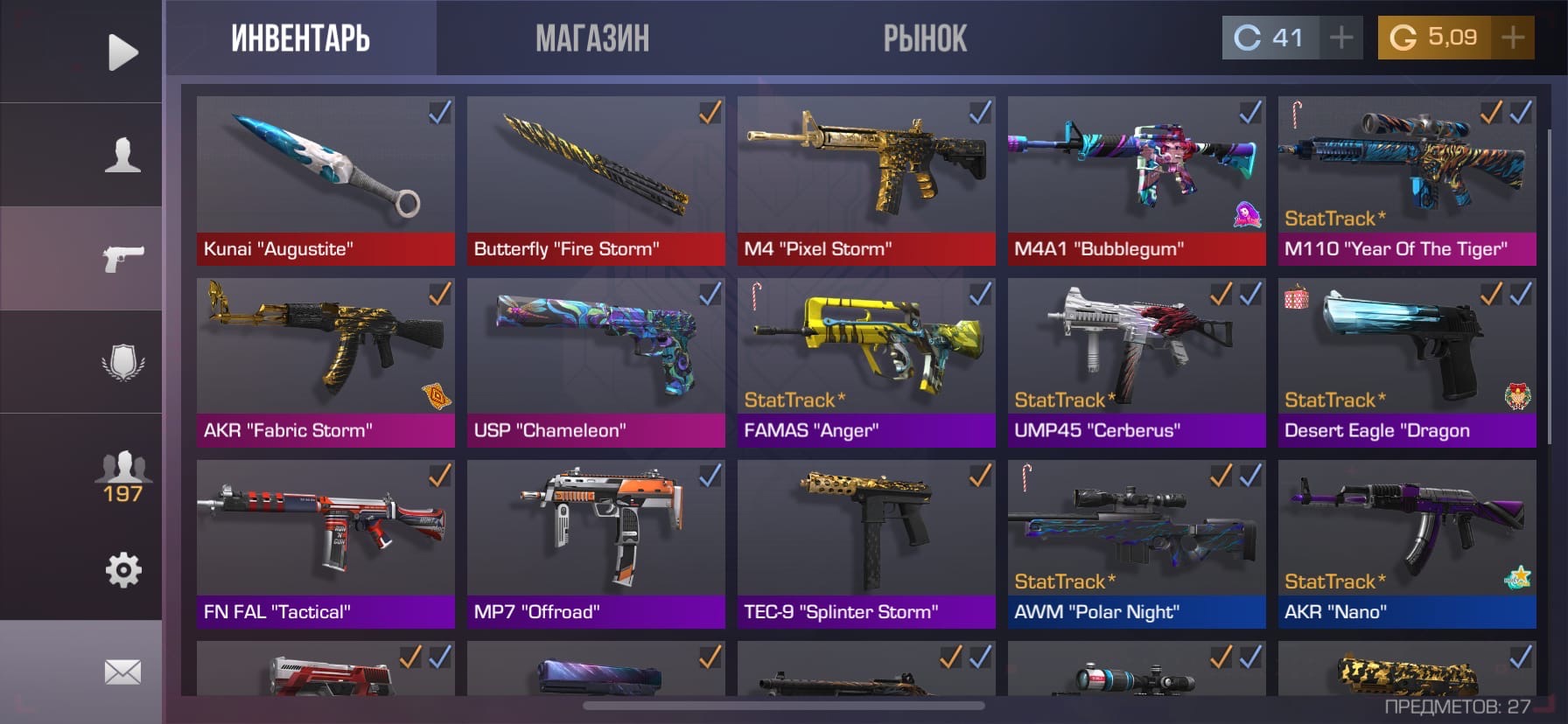Open the clan shield icon
1568x724 pixels.
tap(122, 362)
